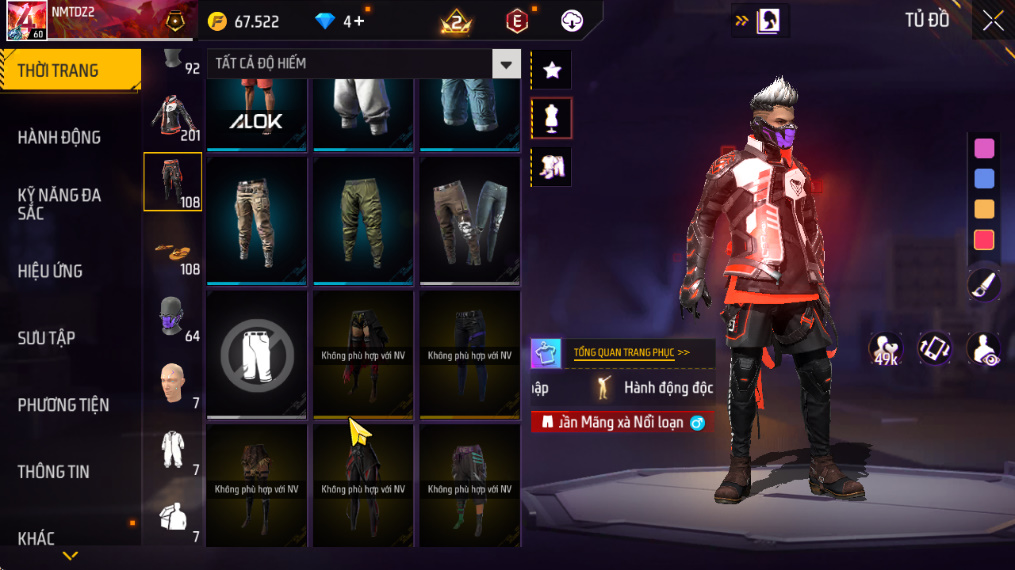Open the paintbrush customization tool
Image resolution: width=1015 pixels, height=570 pixels.
tap(984, 285)
